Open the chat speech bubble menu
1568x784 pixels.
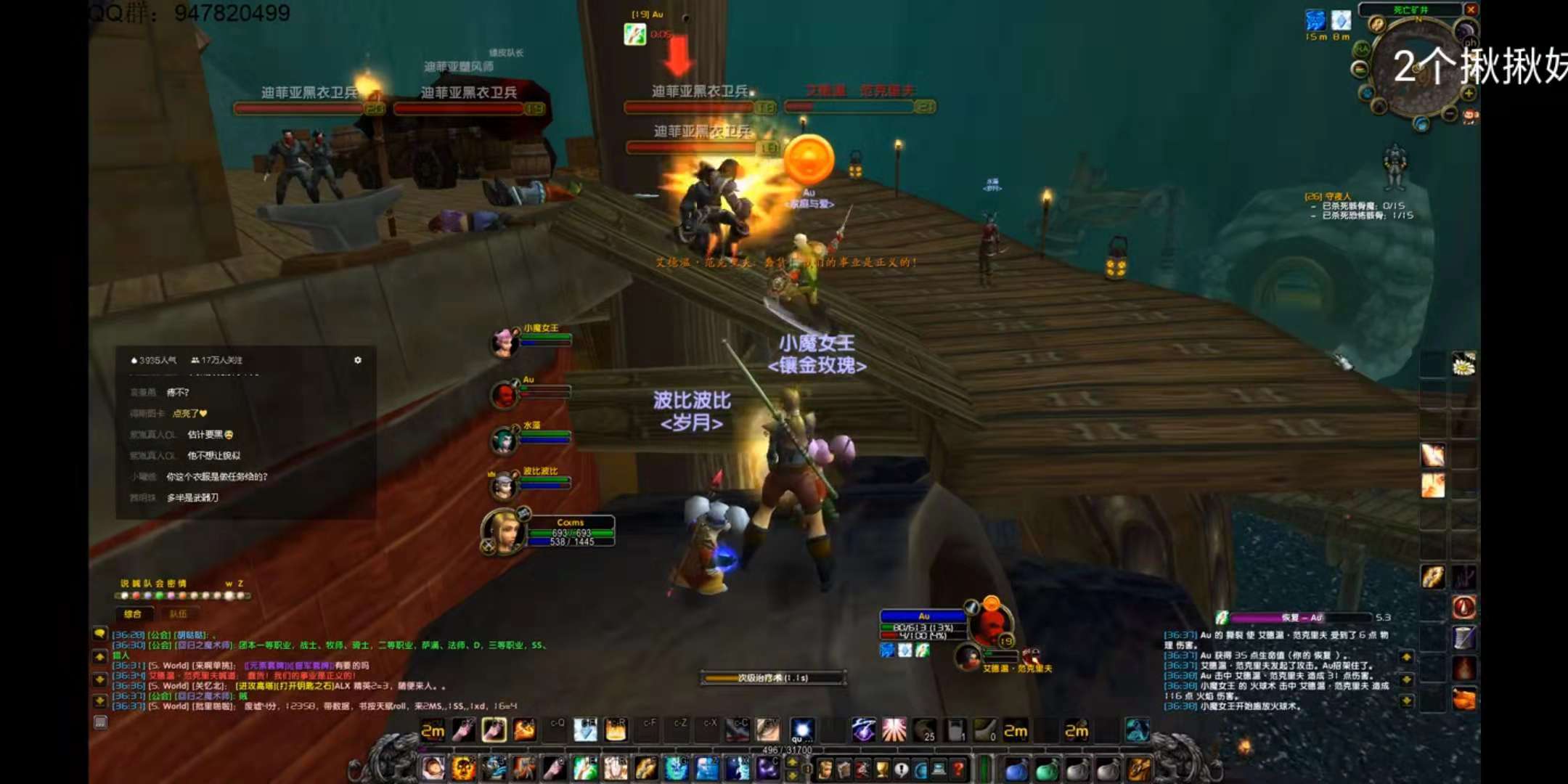coord(100,634)
